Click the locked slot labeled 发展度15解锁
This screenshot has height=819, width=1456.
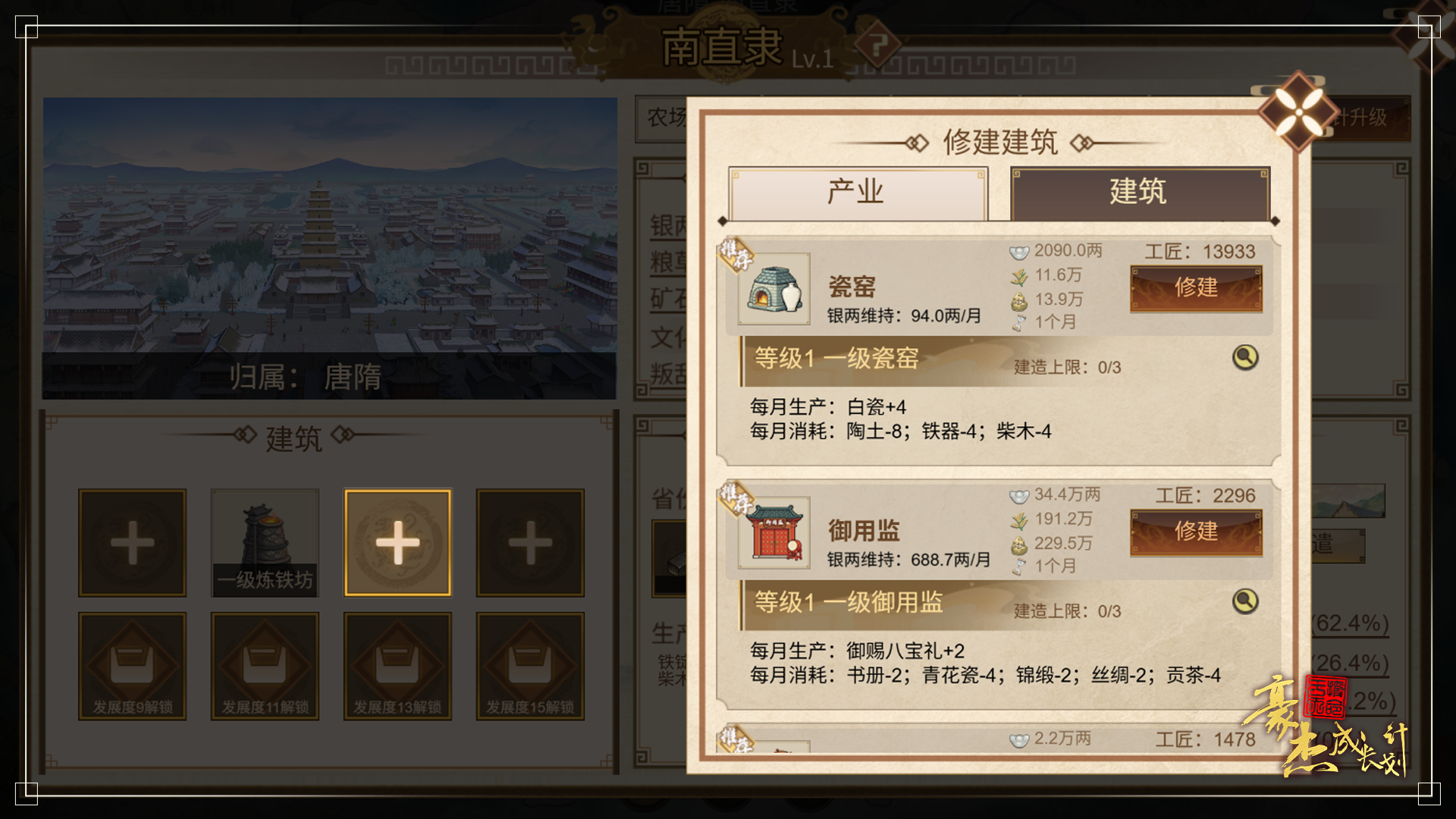click(x=529, y=666)
